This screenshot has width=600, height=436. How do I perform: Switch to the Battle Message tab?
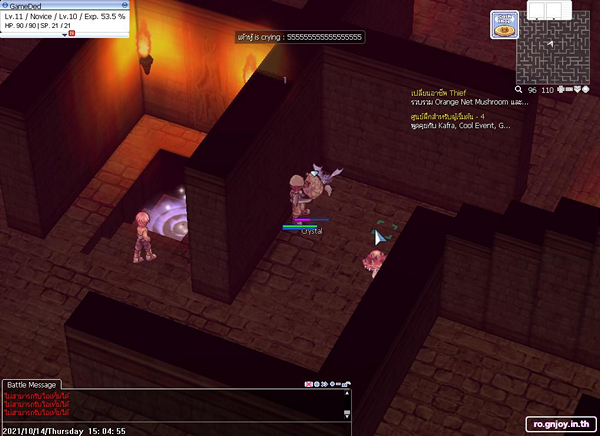coord(32,385)
